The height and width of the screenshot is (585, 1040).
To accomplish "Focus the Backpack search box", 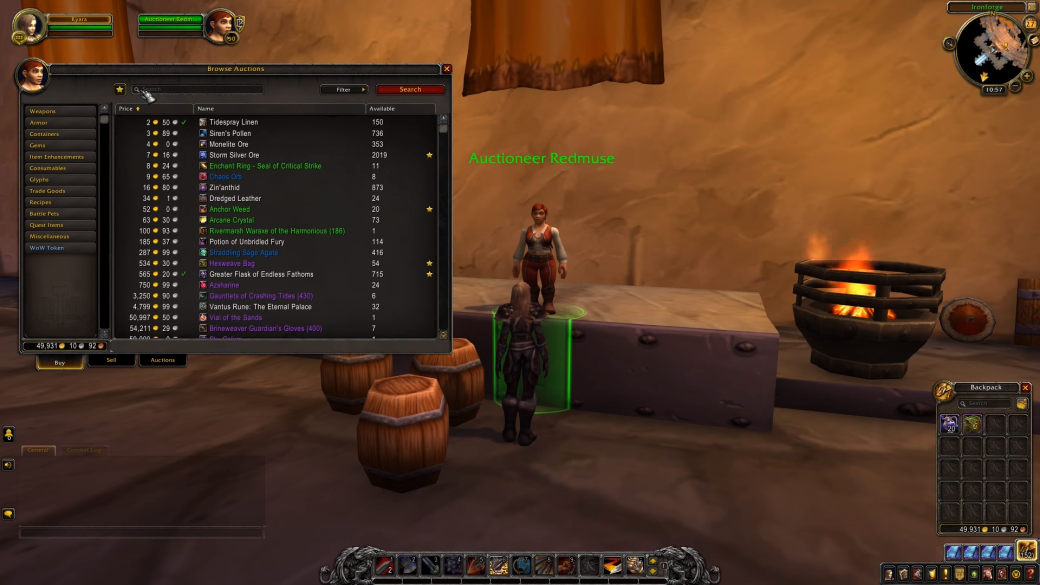I will [986, 404].
